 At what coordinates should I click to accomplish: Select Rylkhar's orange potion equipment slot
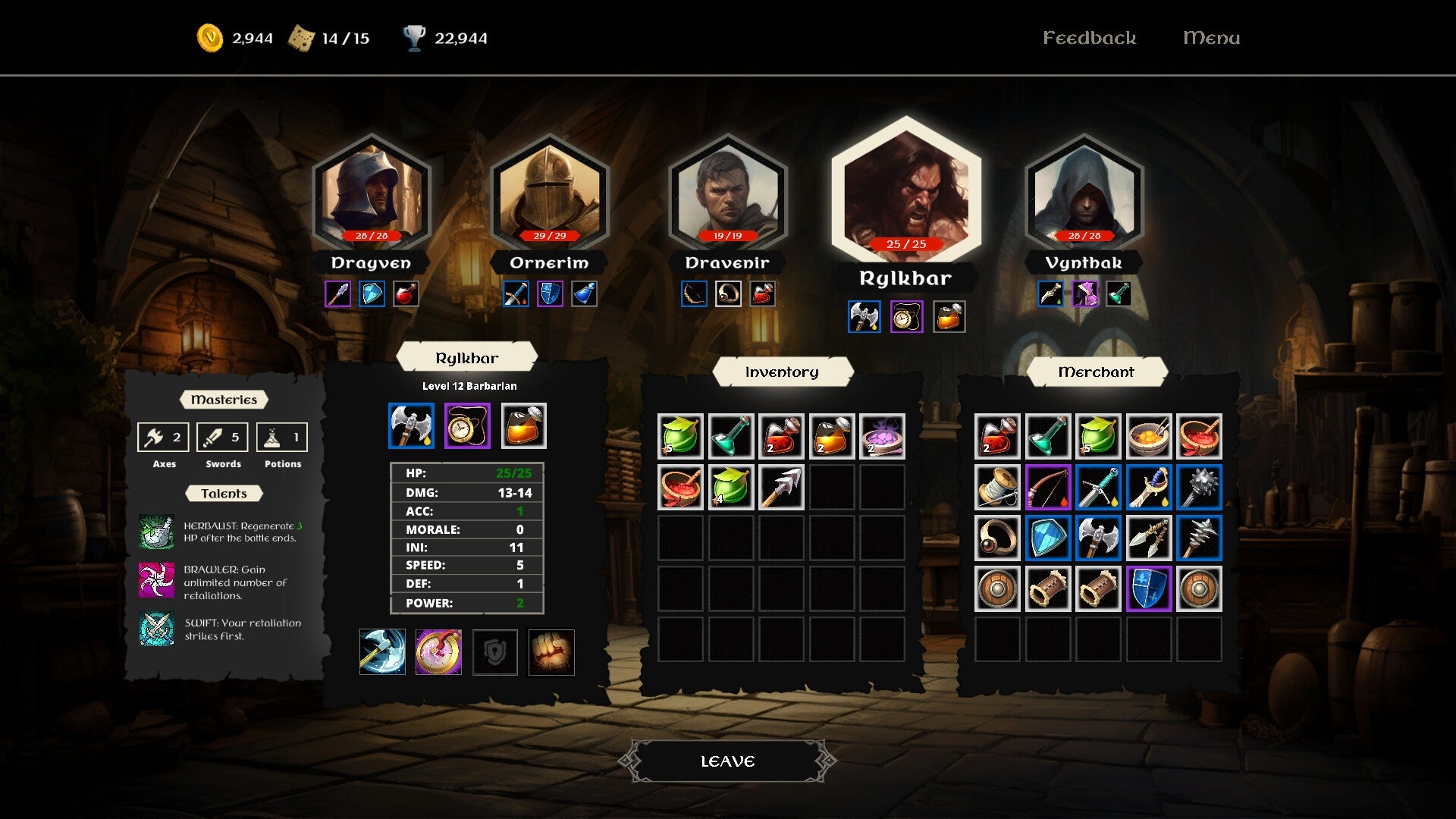click(523, 425)
